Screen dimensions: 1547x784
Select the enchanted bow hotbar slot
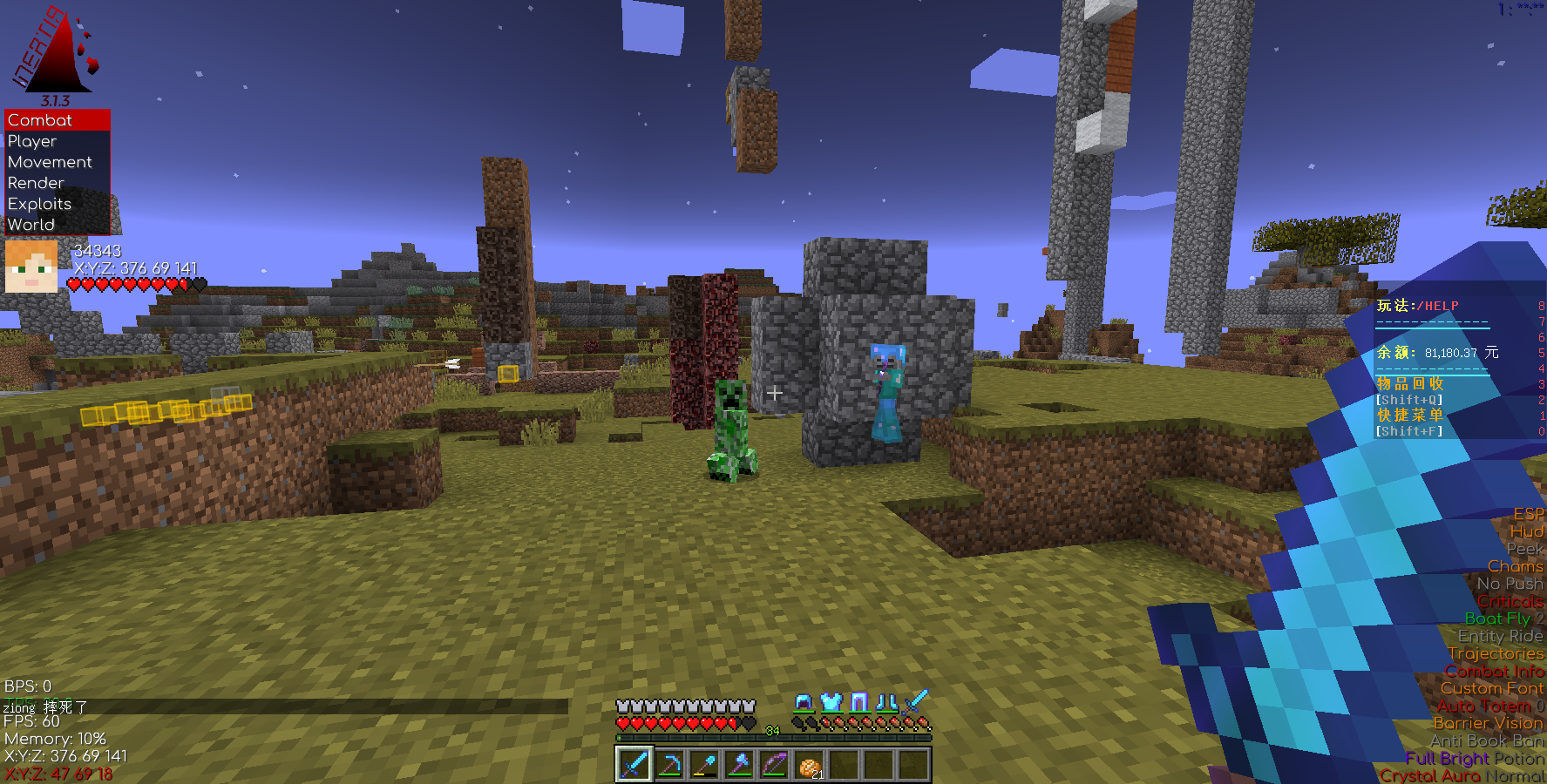774,765
